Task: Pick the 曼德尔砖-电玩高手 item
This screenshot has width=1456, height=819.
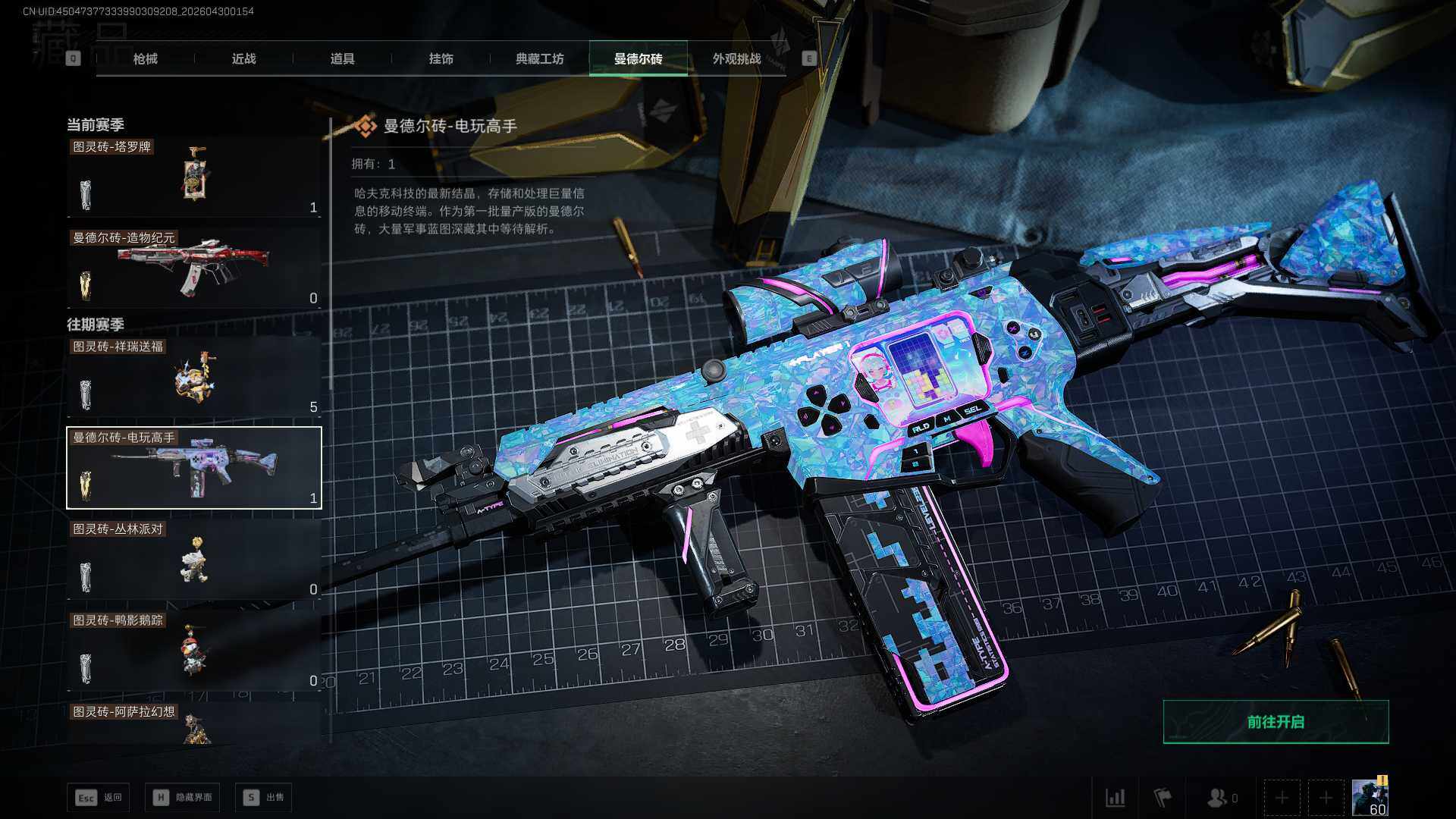Action: (x=194, y=468)
